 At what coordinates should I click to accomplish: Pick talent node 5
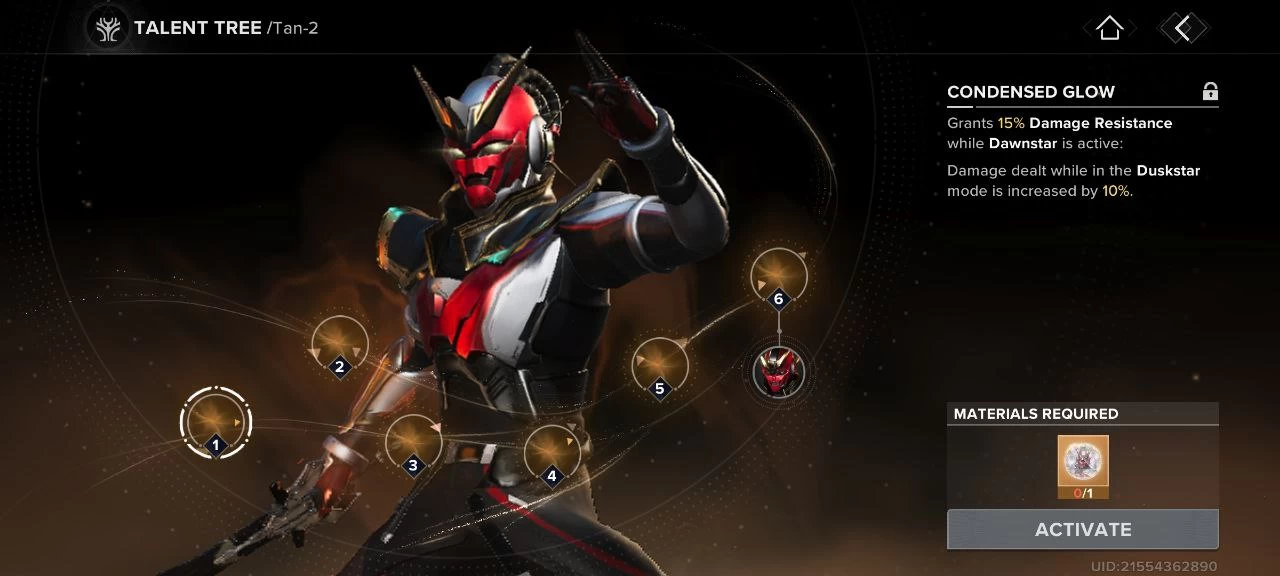coord(659,366)
